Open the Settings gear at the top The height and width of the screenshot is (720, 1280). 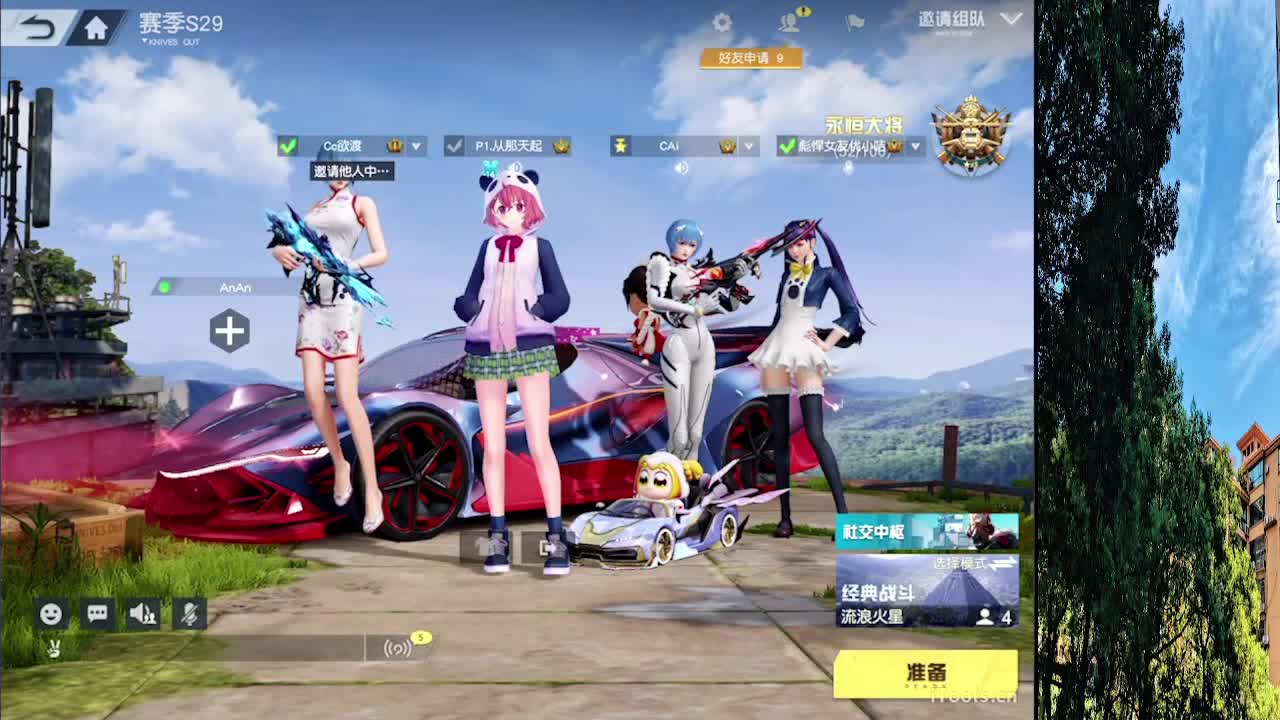(723, 20)
